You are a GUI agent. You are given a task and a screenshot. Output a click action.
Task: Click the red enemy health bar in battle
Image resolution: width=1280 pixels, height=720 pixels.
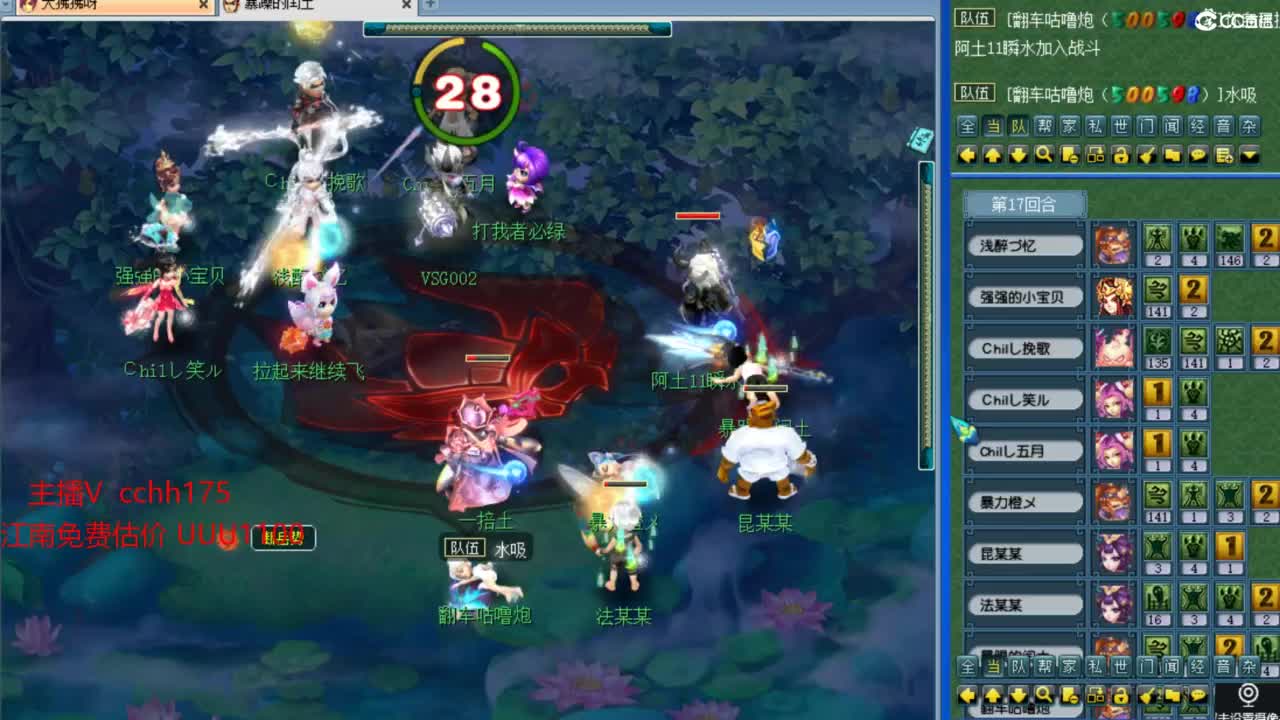pos(697,214)
